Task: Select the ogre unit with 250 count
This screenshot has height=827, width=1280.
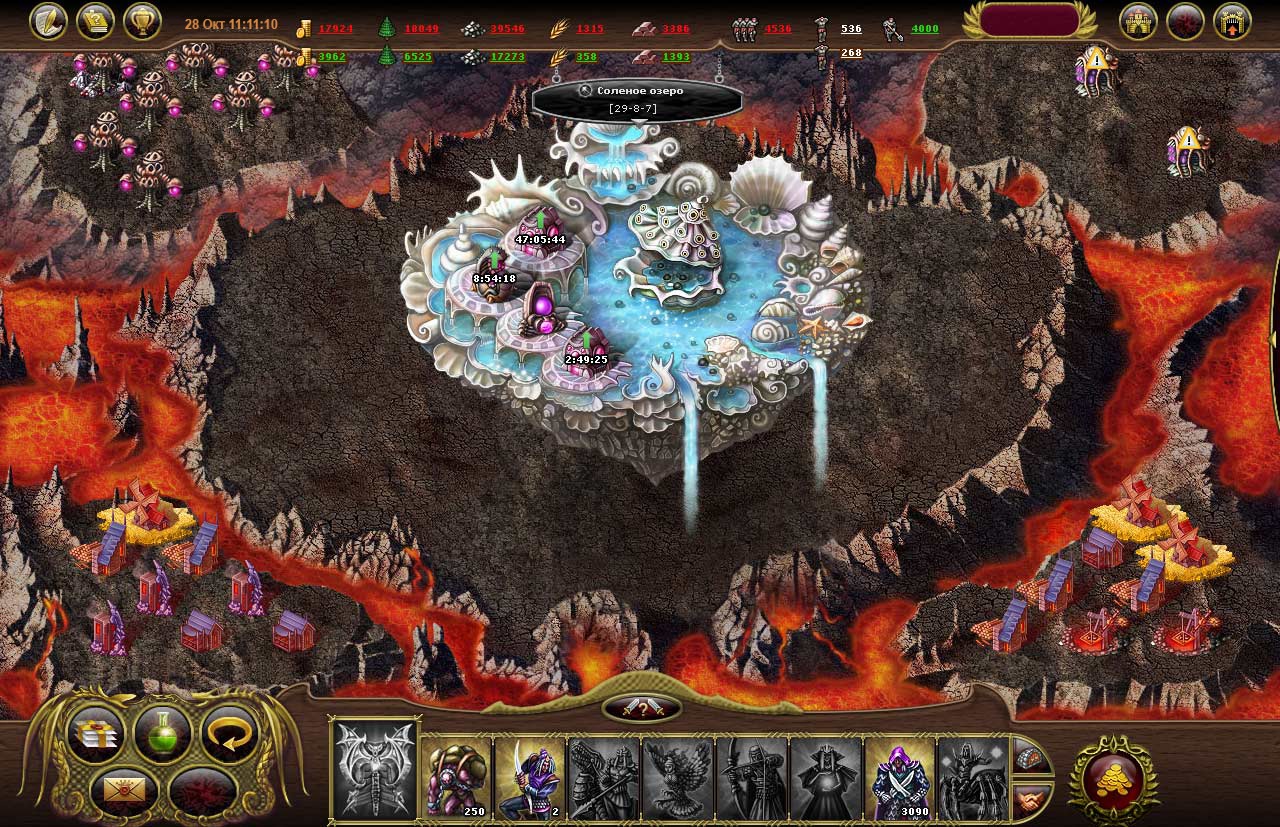Action: 457,778
